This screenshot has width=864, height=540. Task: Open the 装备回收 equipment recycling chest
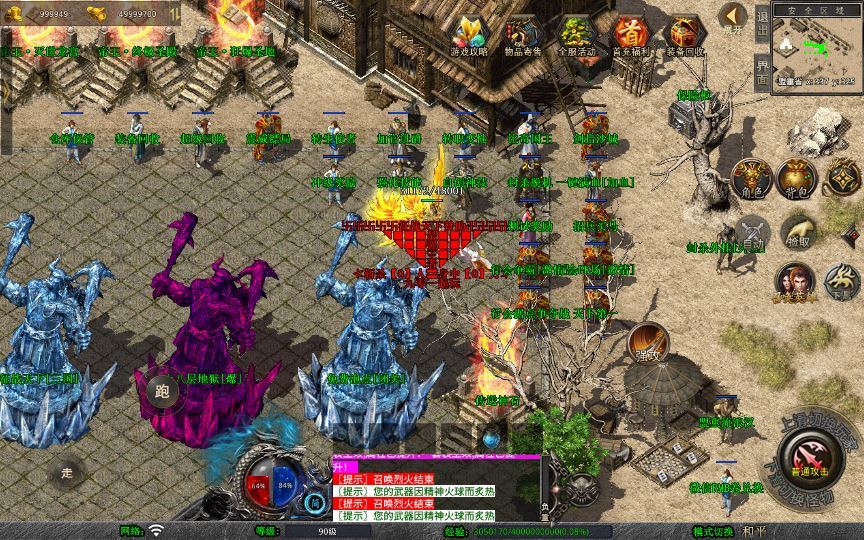pos(684,35)
